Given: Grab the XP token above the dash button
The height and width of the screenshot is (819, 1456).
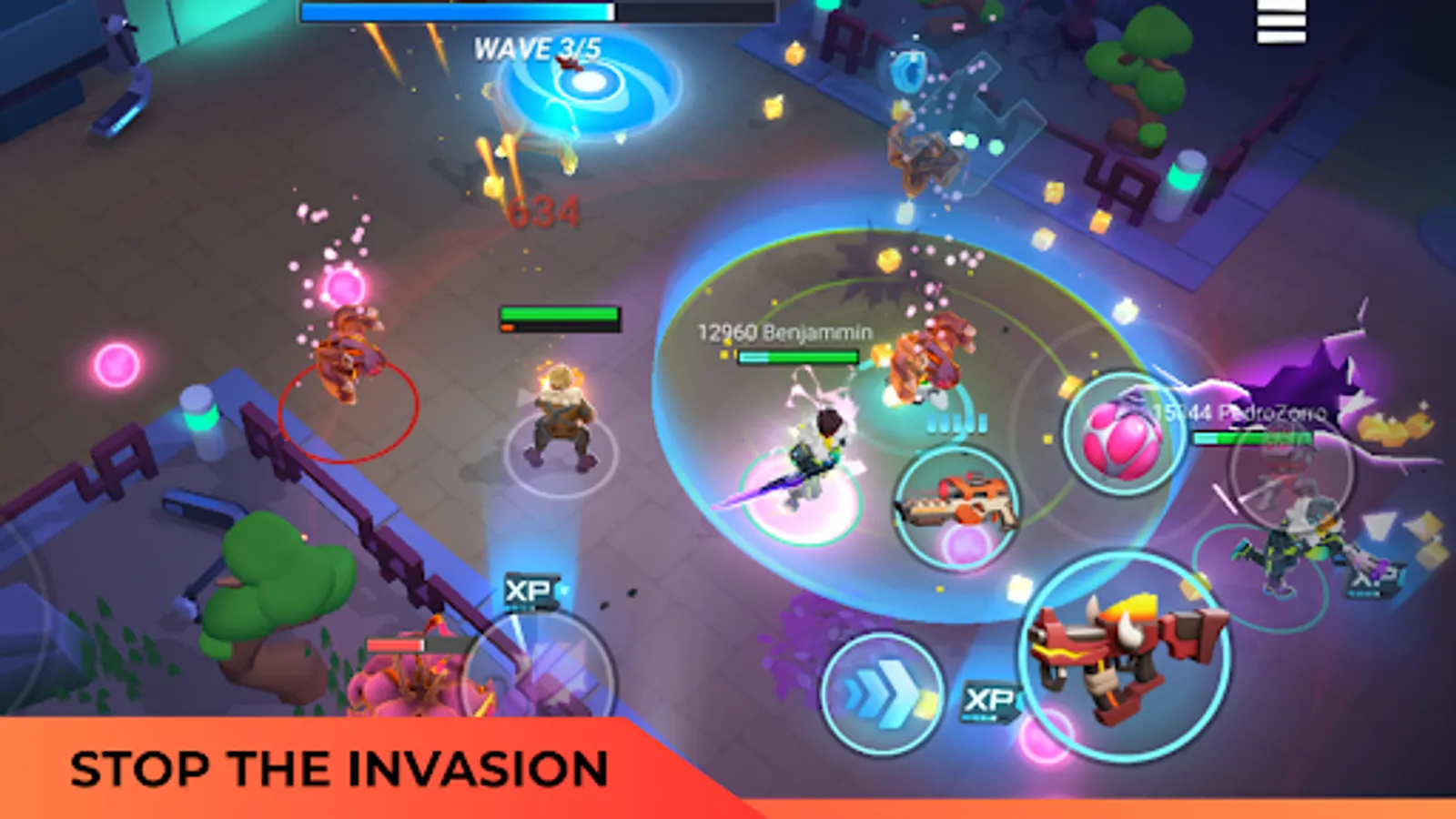Looking at the screenshot, I should [x=987, y=700].
